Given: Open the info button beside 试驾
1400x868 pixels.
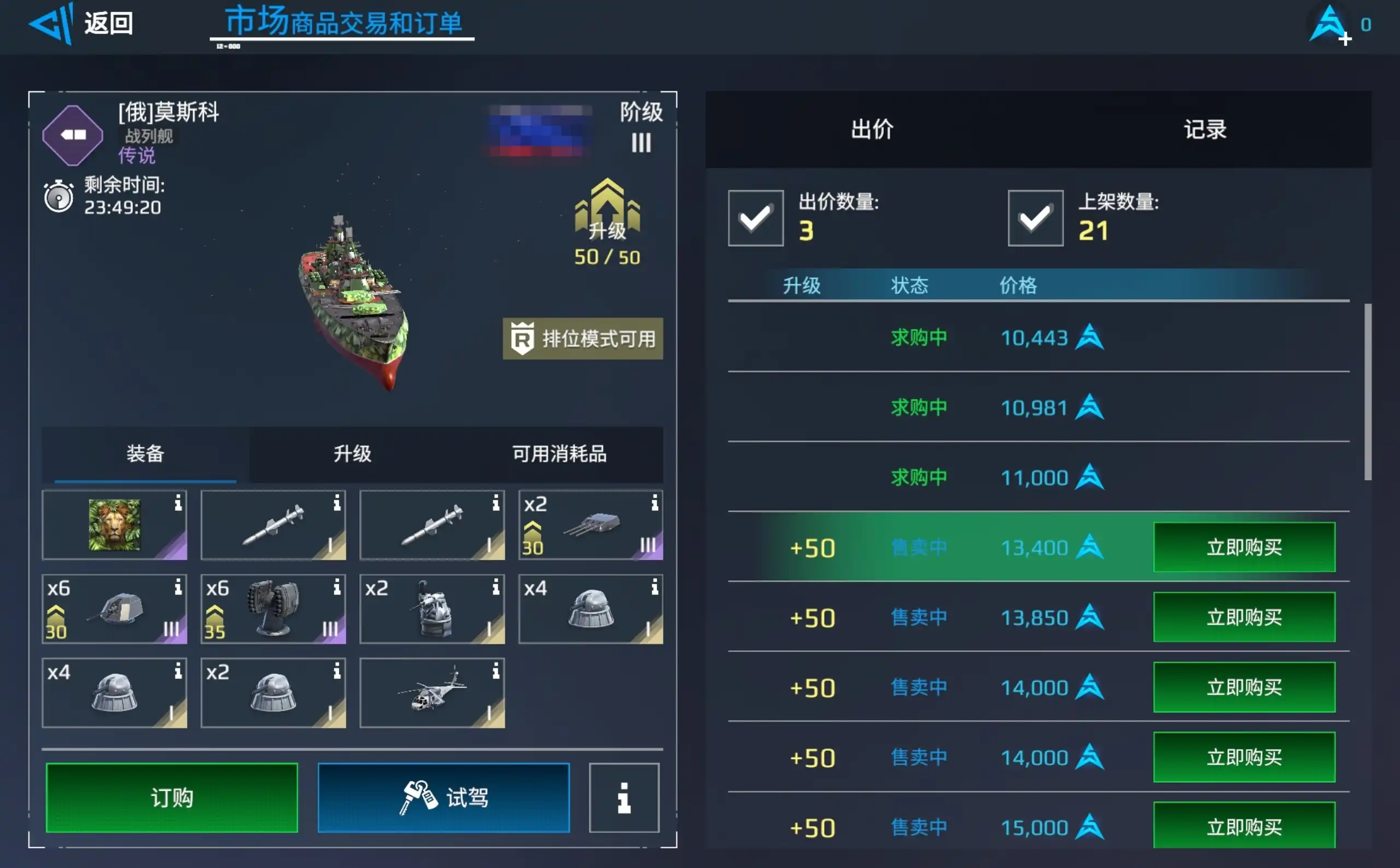Looking at the screenshot, I should (x=624, y=797).
